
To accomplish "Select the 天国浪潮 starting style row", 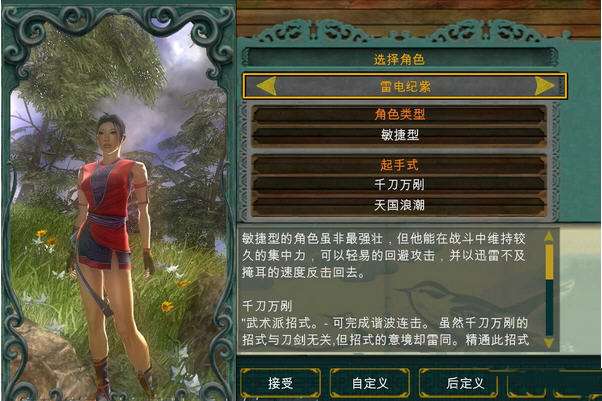I will click(400, 205).
